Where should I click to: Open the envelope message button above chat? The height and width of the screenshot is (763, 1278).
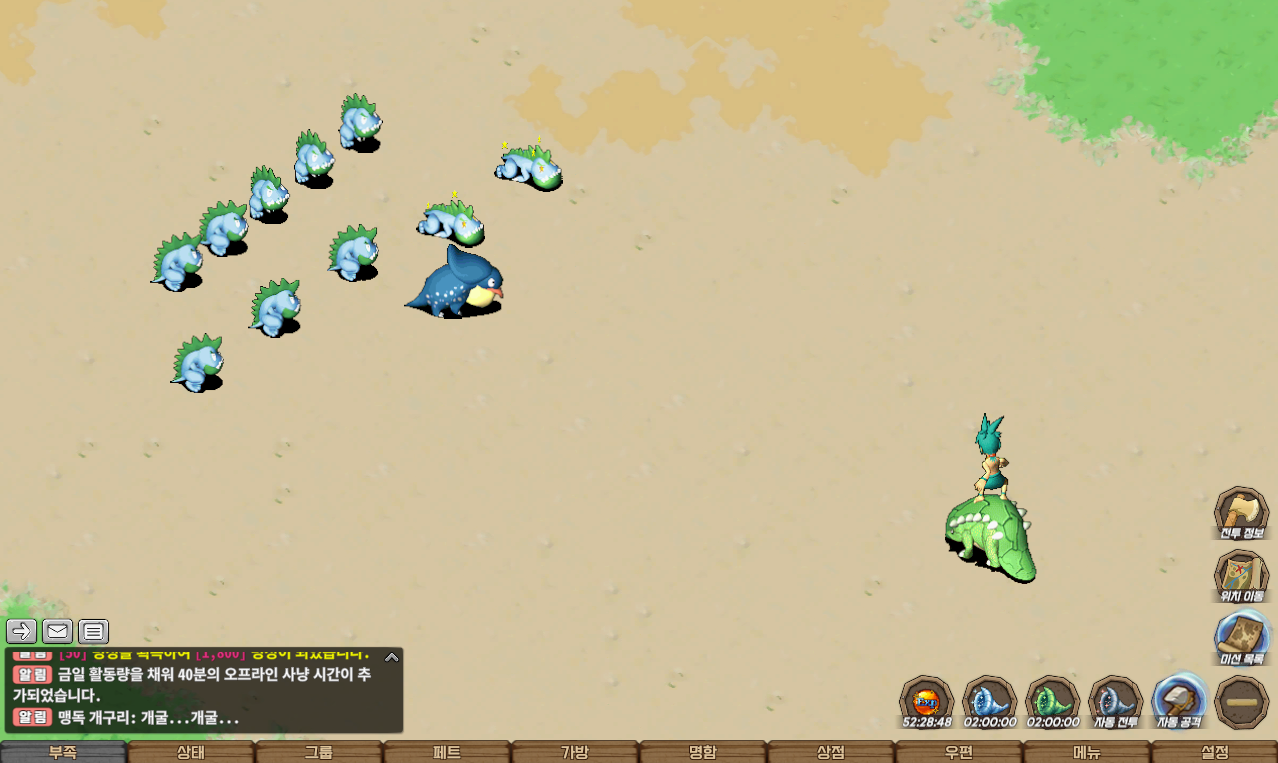click(x=57, y=631)
